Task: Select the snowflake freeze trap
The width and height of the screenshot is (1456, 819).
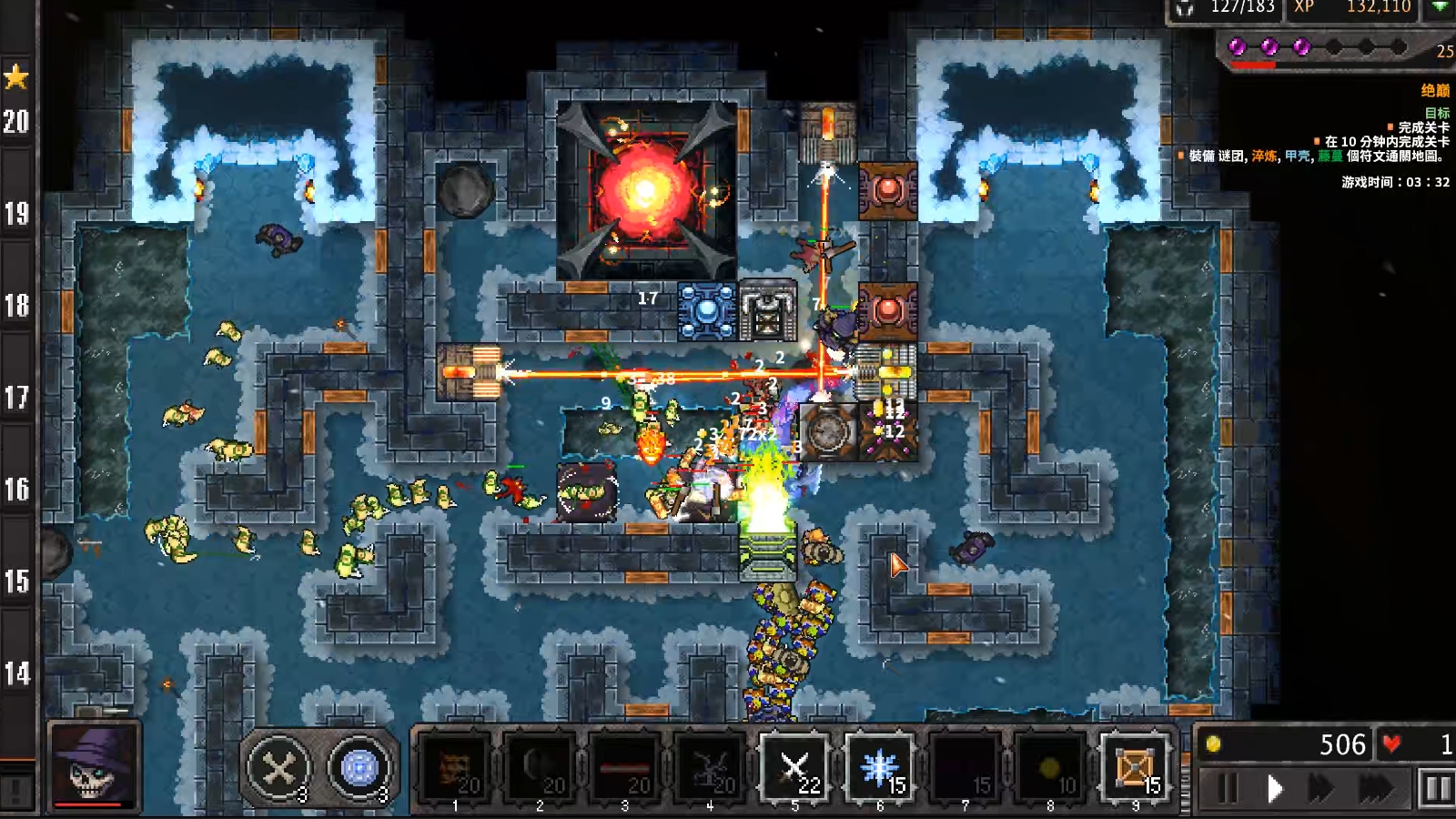Action: click(879, 769)
